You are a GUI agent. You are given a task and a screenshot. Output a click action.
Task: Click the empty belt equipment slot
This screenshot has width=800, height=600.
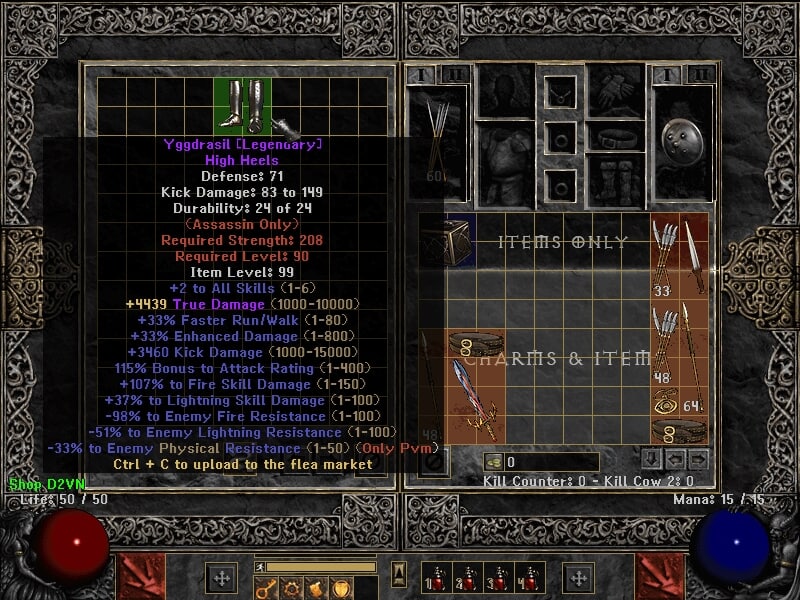[x=616, y=137]
